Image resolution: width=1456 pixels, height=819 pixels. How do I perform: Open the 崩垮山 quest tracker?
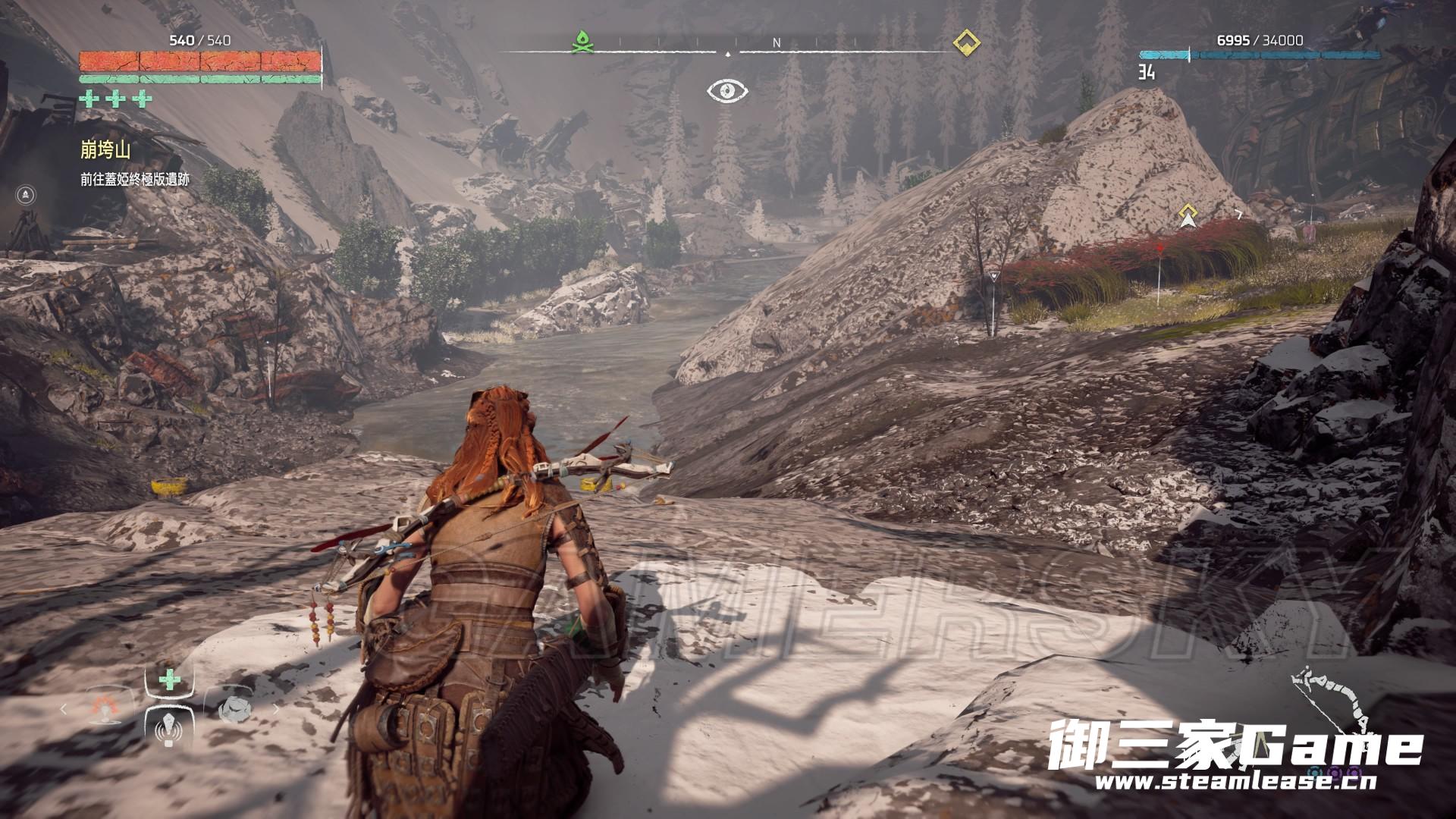coord(105,150)
